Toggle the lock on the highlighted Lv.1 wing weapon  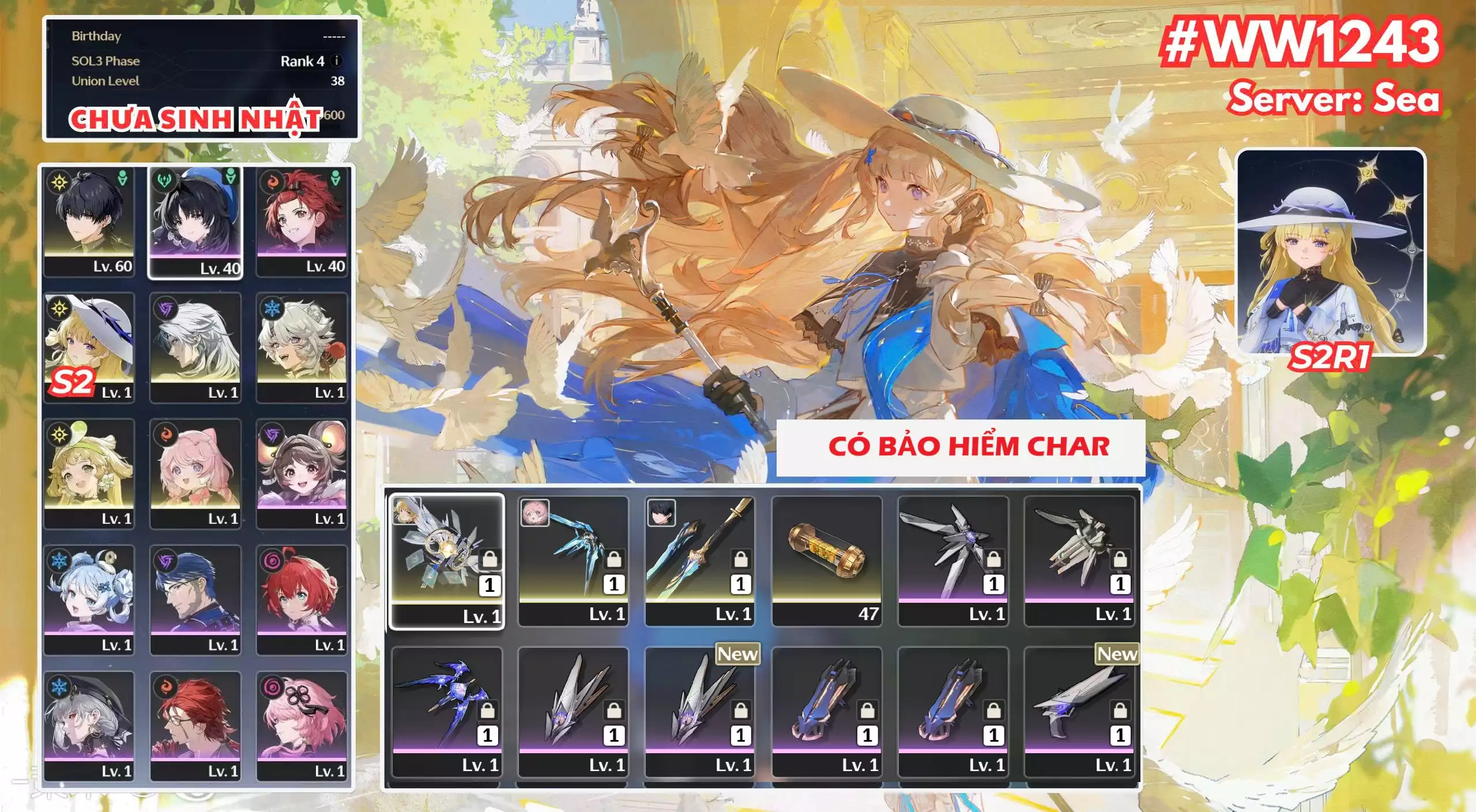[489, 559]
